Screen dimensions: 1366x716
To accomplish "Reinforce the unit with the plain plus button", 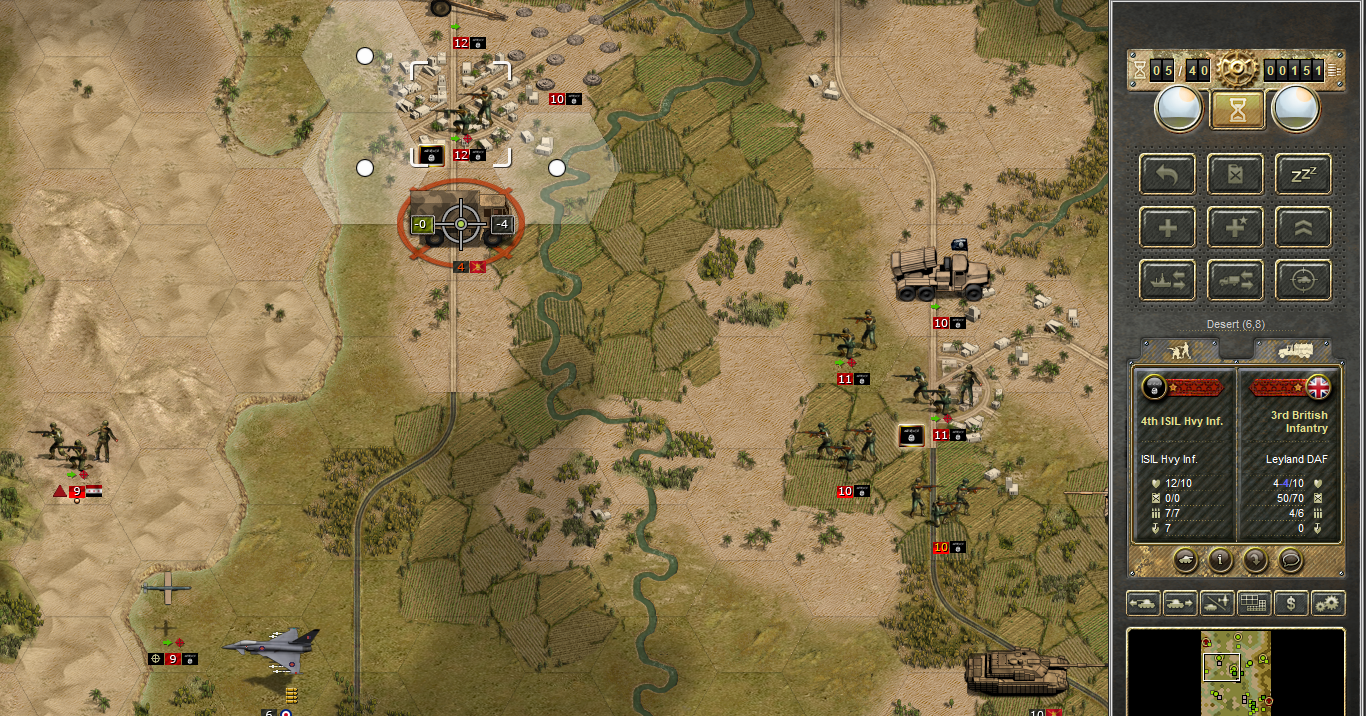I will 1167,227.
